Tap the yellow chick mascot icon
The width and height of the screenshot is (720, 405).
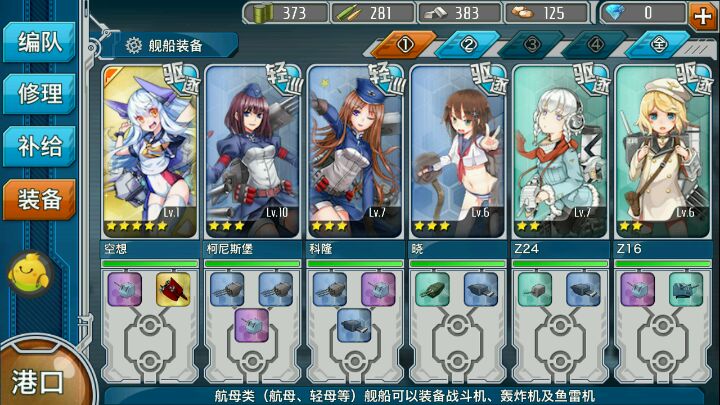coord(30,273)
